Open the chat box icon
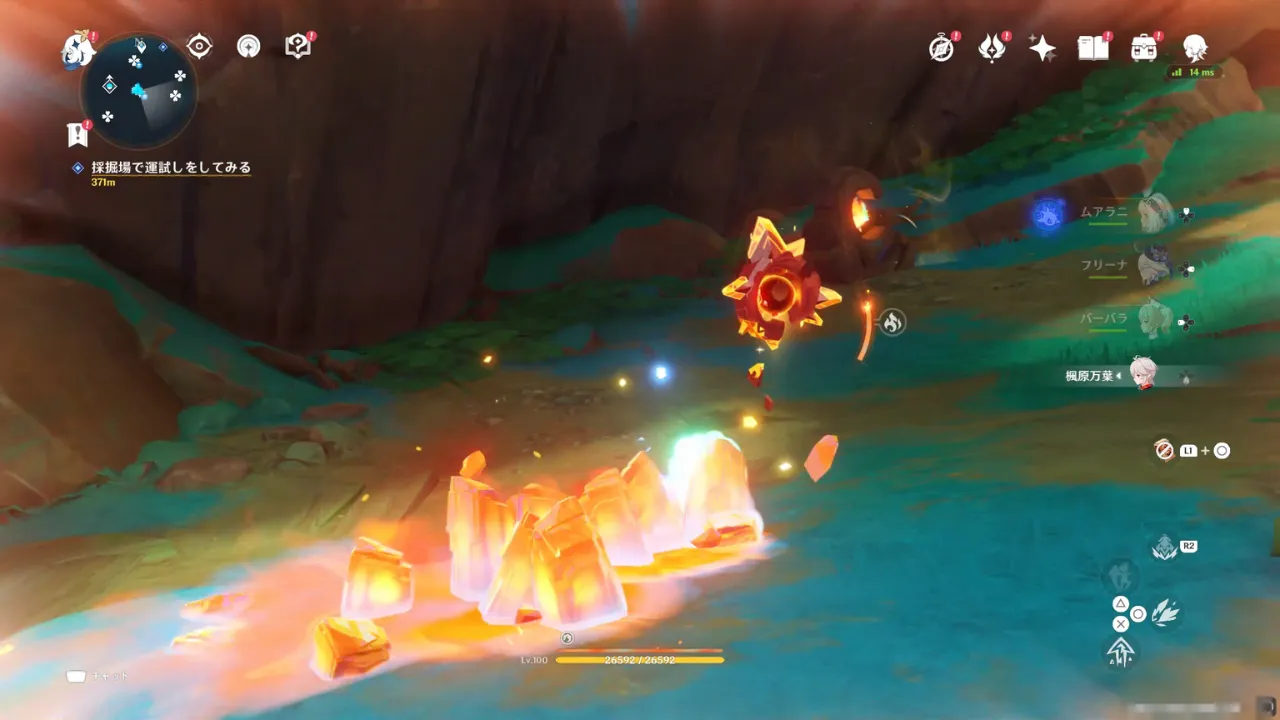This screenshot has width=1280, height=720. 76,676
